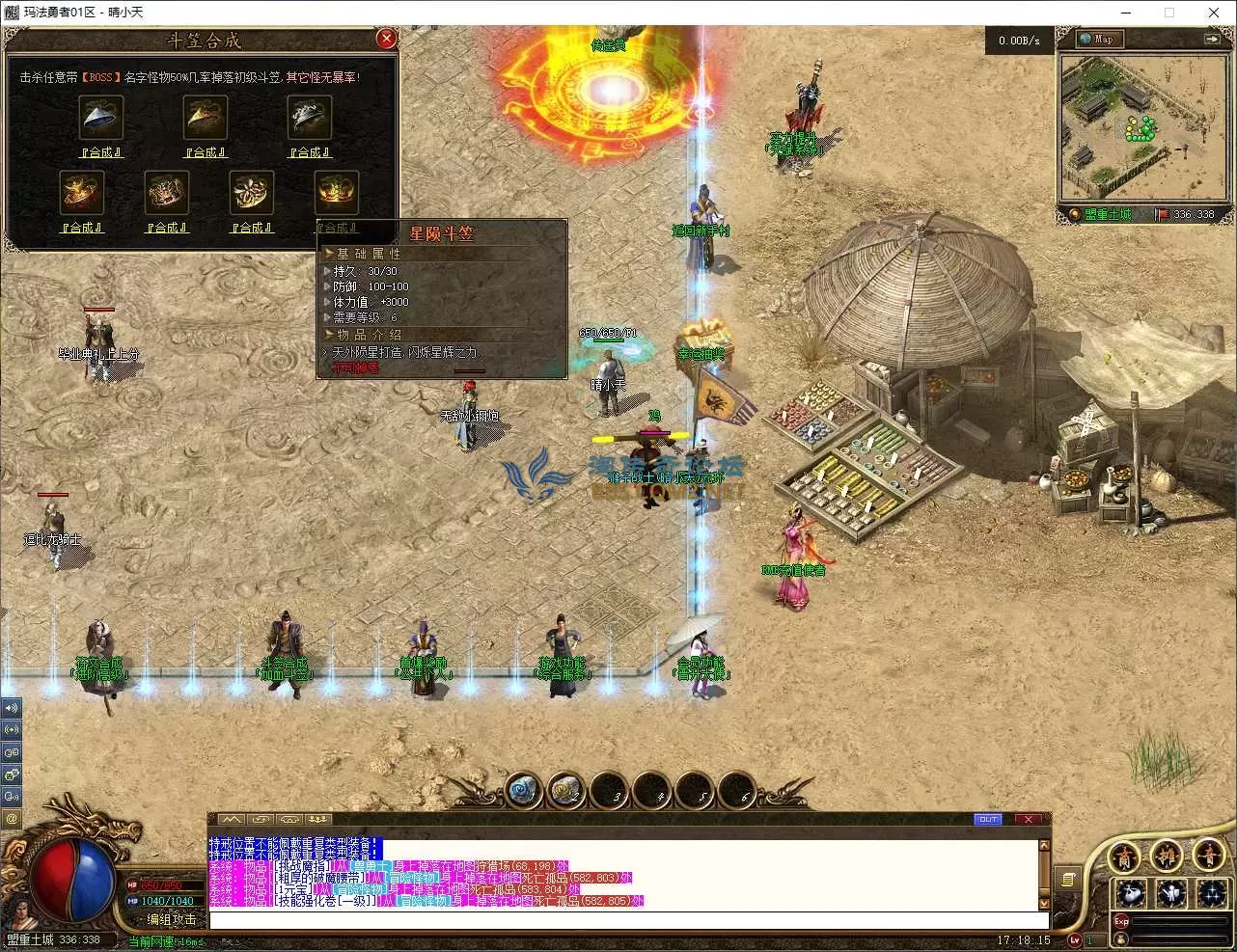Close the 斗笠合成 crafting panel
This screenshot has height=952, width=1237.
[x=386, y=39]
